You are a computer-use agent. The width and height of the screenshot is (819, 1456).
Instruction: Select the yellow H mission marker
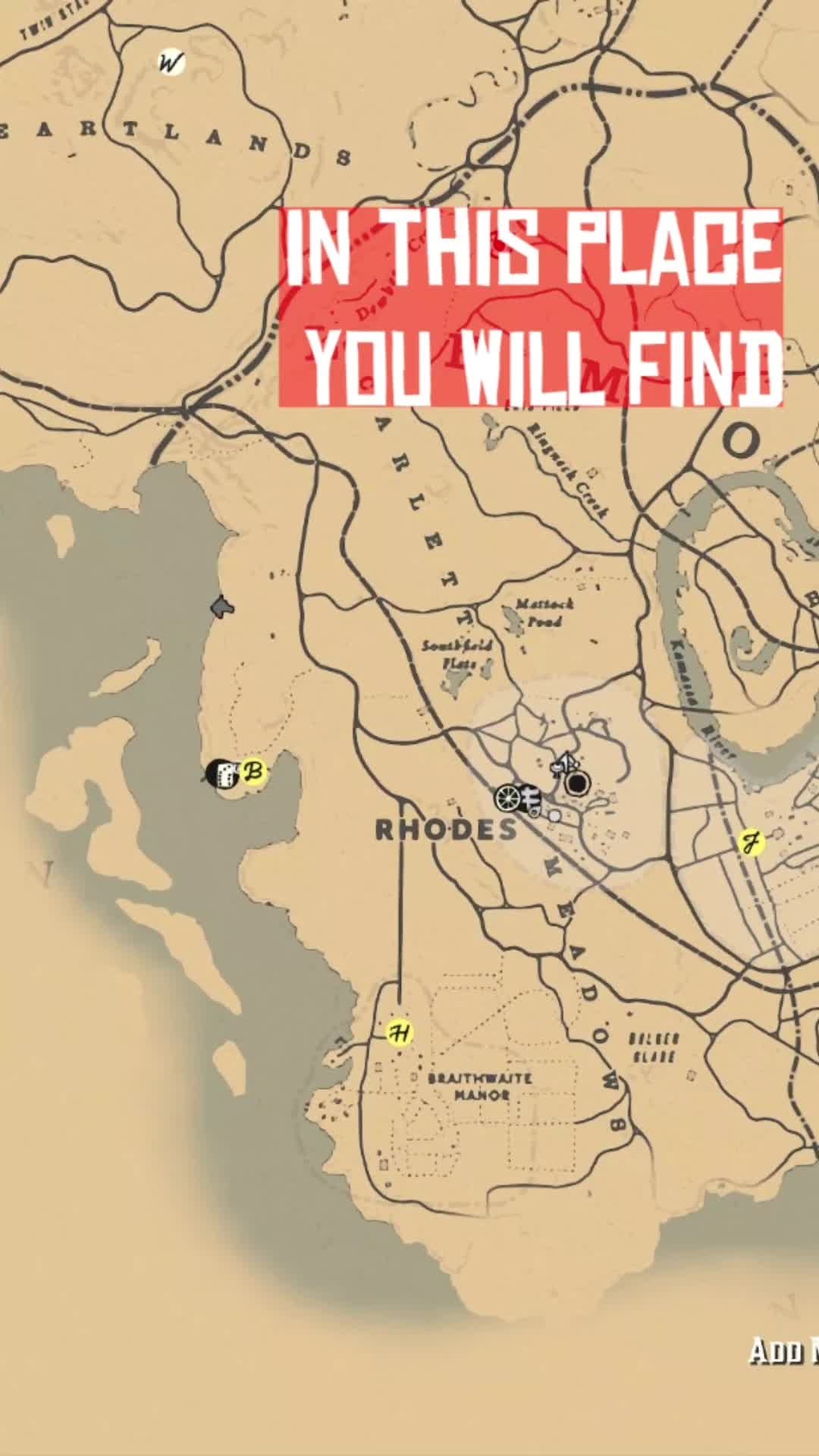point(400,1033)
